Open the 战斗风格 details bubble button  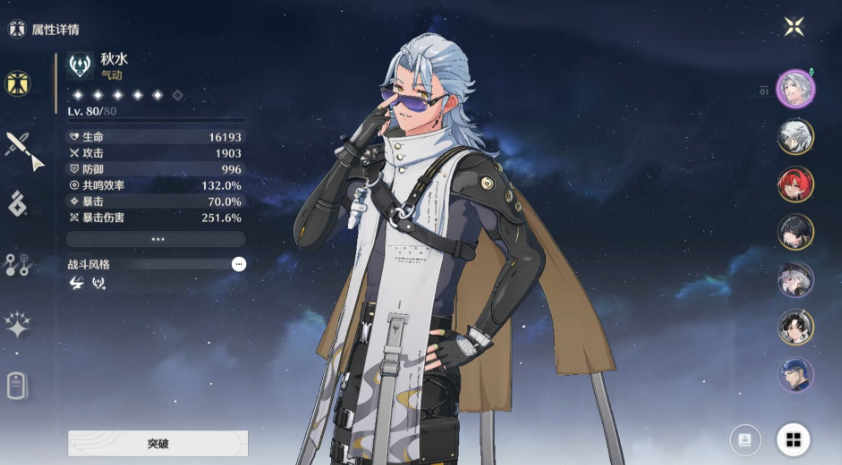point(238,264)
